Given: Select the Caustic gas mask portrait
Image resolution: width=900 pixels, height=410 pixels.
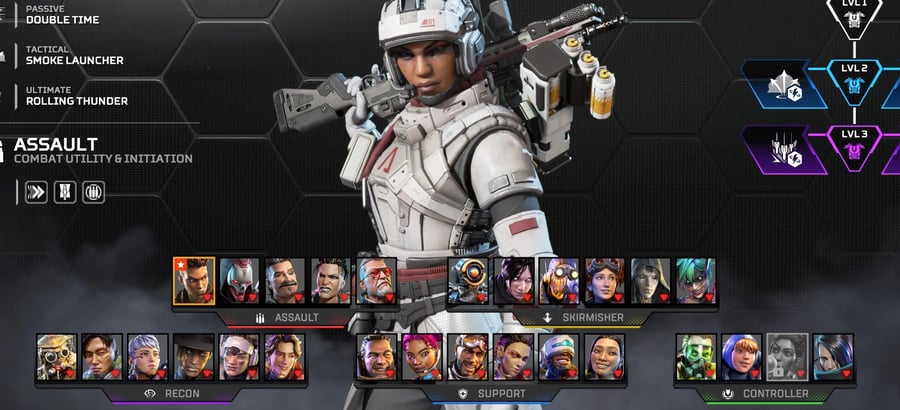Looking at the screenshot, I should pos(696,357).
